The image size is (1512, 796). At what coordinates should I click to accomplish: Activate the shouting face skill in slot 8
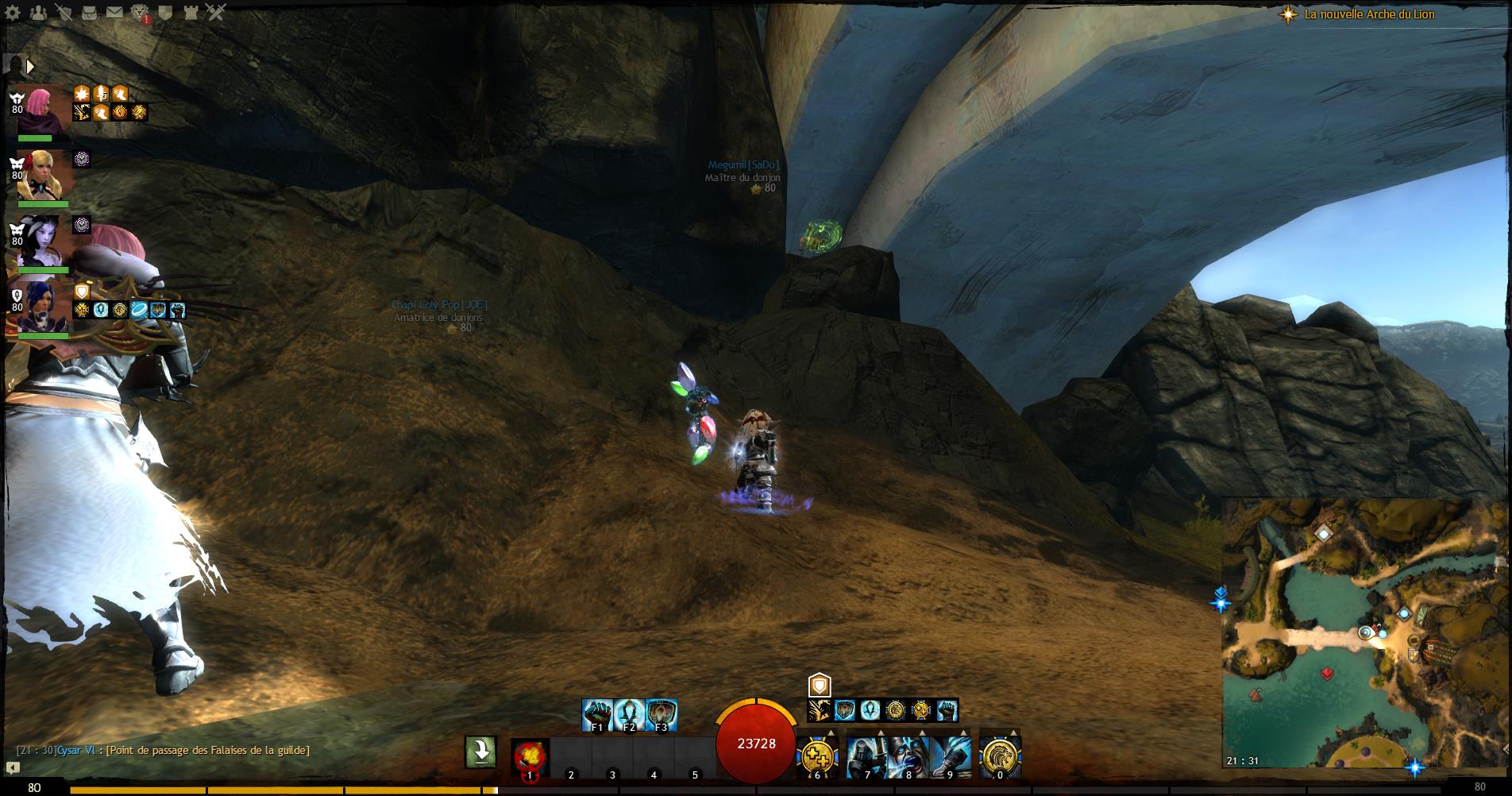coord(908,755)
